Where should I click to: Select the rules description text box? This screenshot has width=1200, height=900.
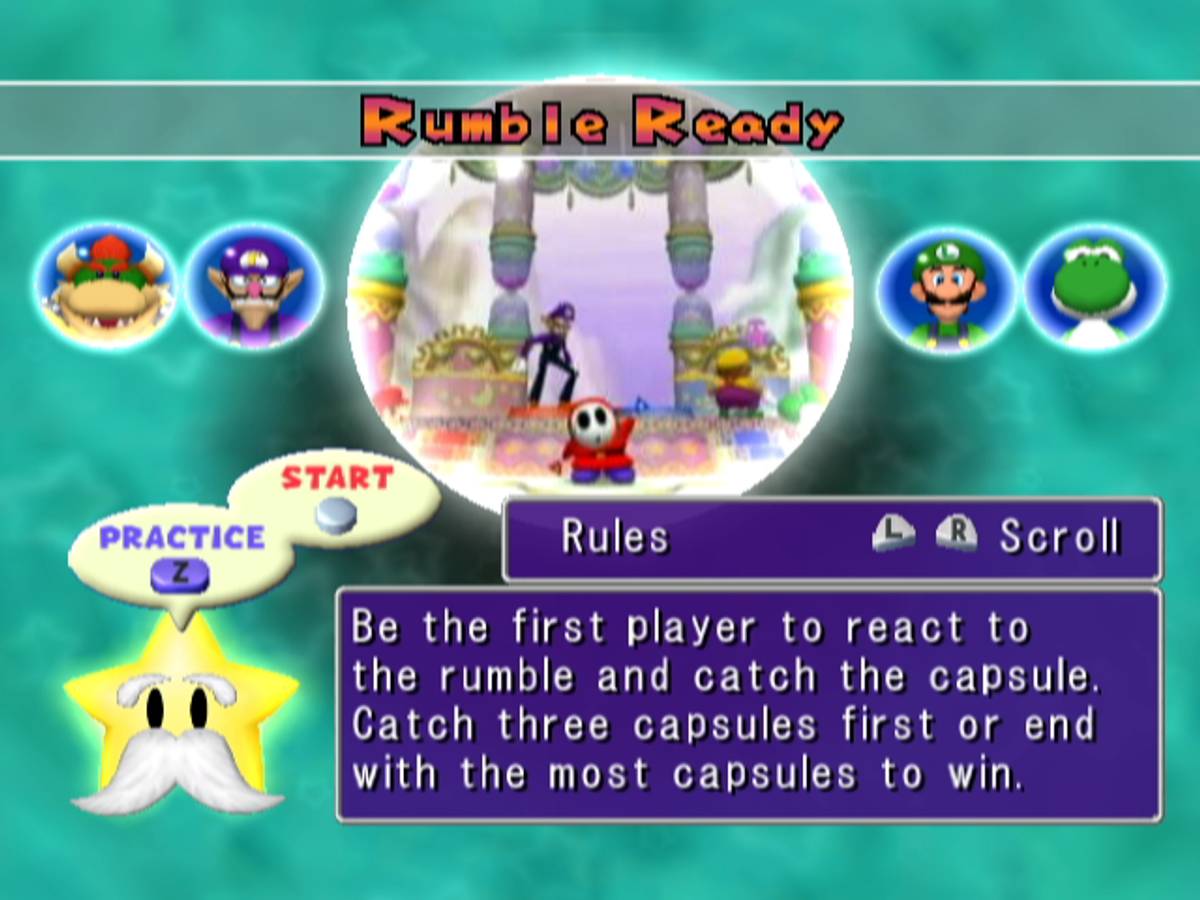pos(749,705)
